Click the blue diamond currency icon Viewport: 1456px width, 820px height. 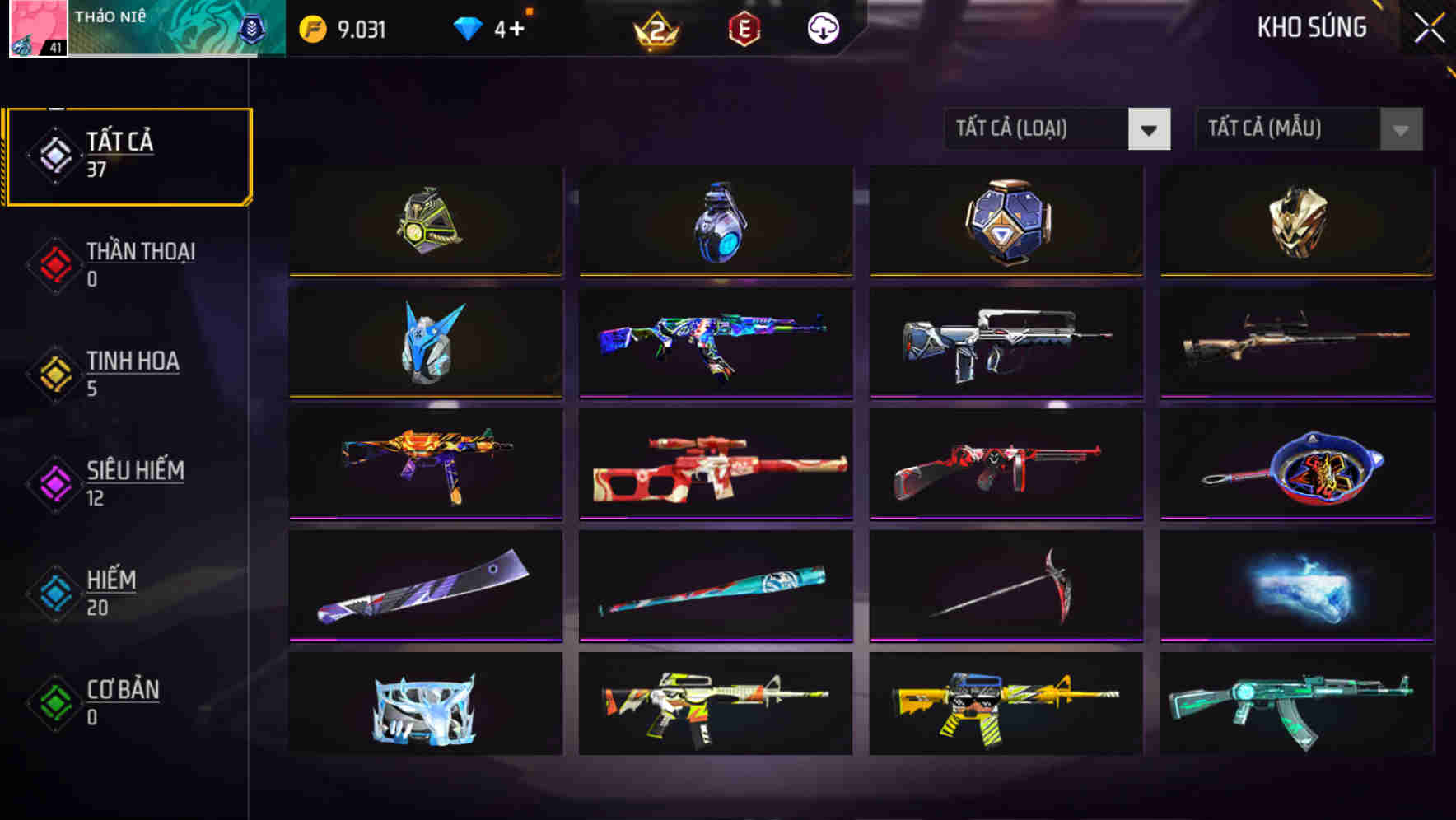tap(468, 27)
